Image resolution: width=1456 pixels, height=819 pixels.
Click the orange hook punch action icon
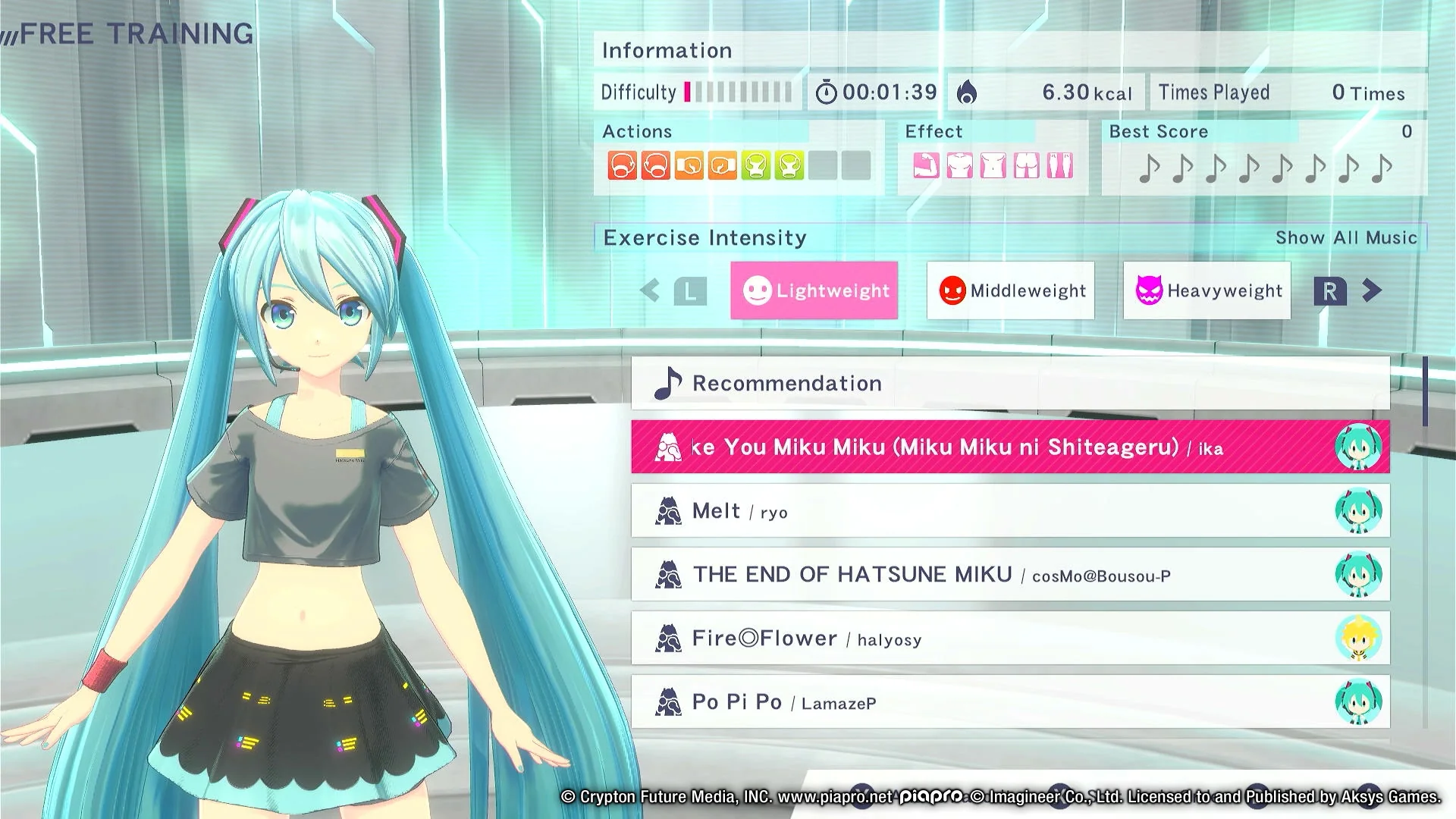[689, 165]
